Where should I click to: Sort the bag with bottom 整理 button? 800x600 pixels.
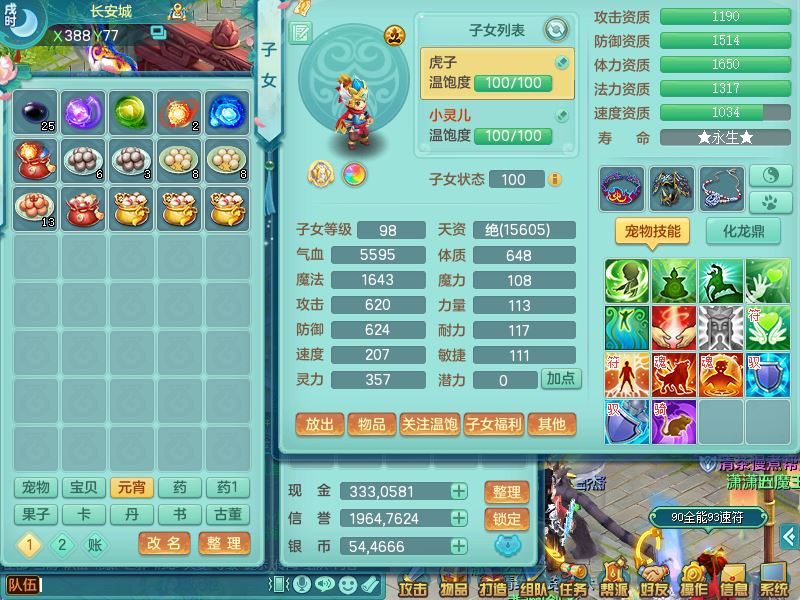(223, 543)
